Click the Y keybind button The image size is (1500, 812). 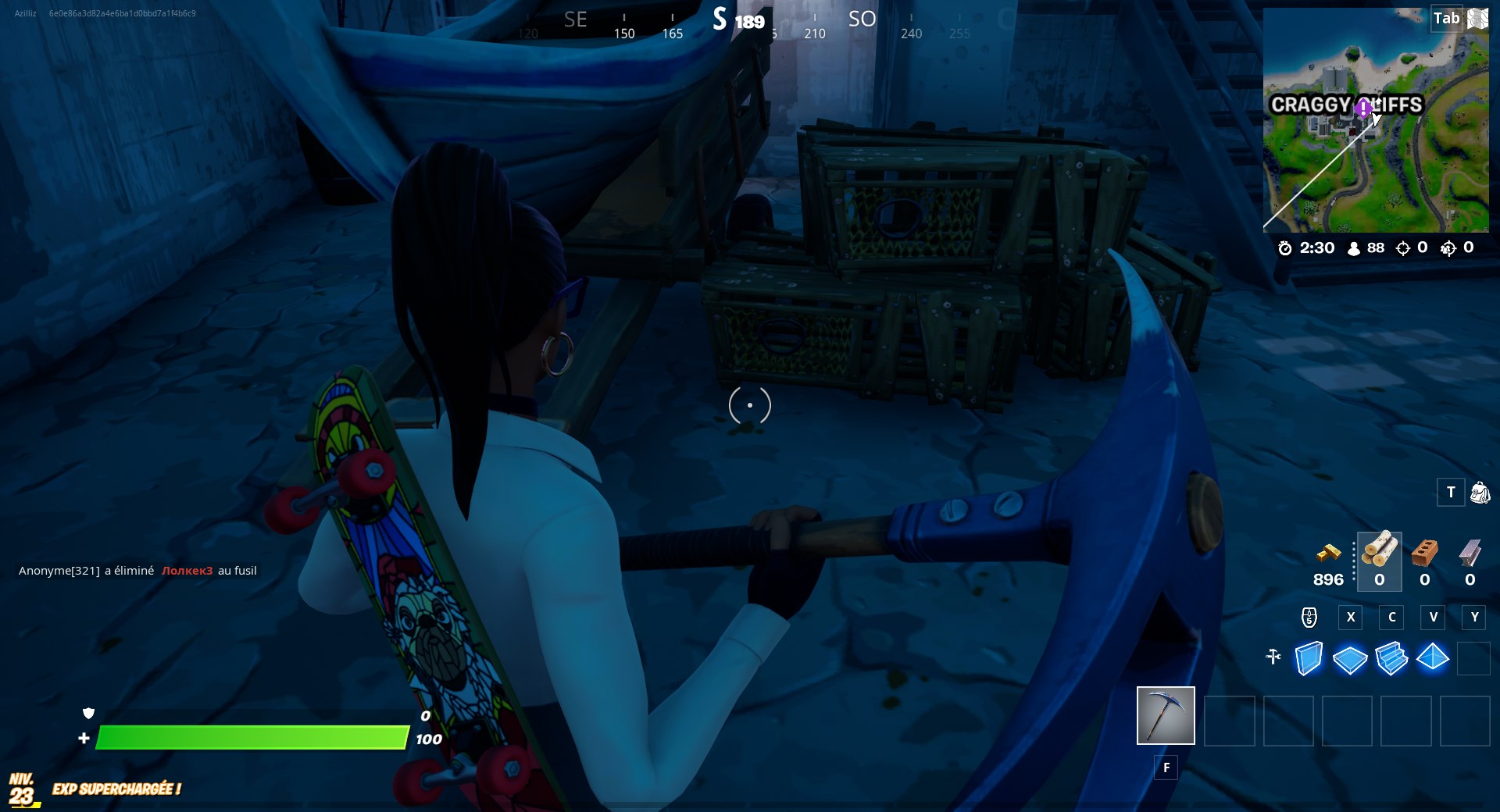1475,618
